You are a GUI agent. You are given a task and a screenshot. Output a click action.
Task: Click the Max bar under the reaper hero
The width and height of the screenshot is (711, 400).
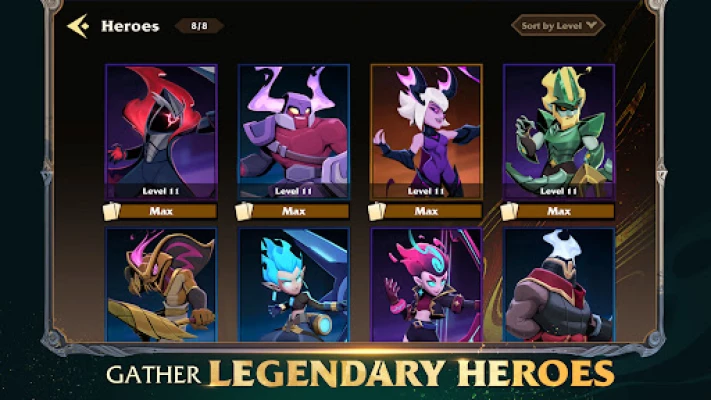167,211
